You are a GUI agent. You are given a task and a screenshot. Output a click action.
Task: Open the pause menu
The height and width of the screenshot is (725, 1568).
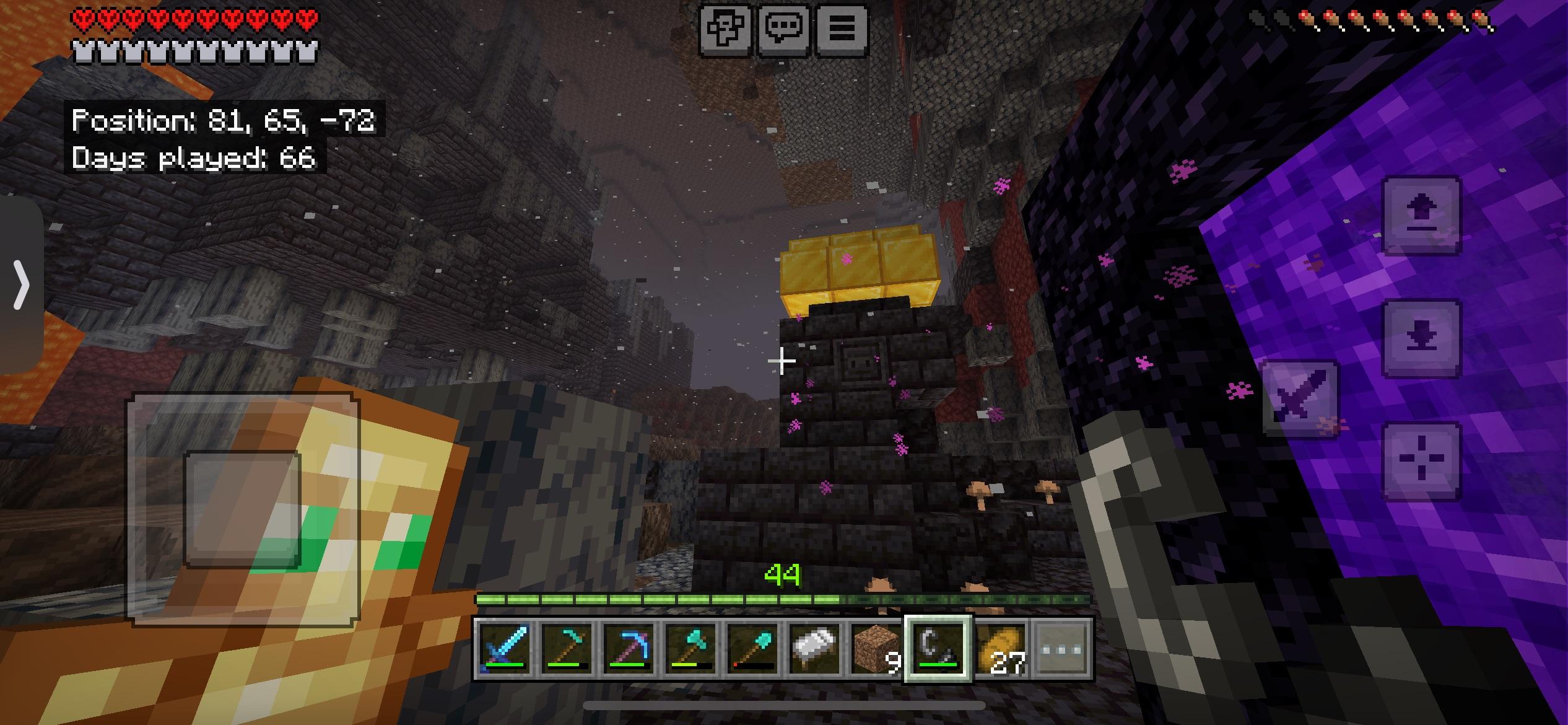tap(842, 29)
